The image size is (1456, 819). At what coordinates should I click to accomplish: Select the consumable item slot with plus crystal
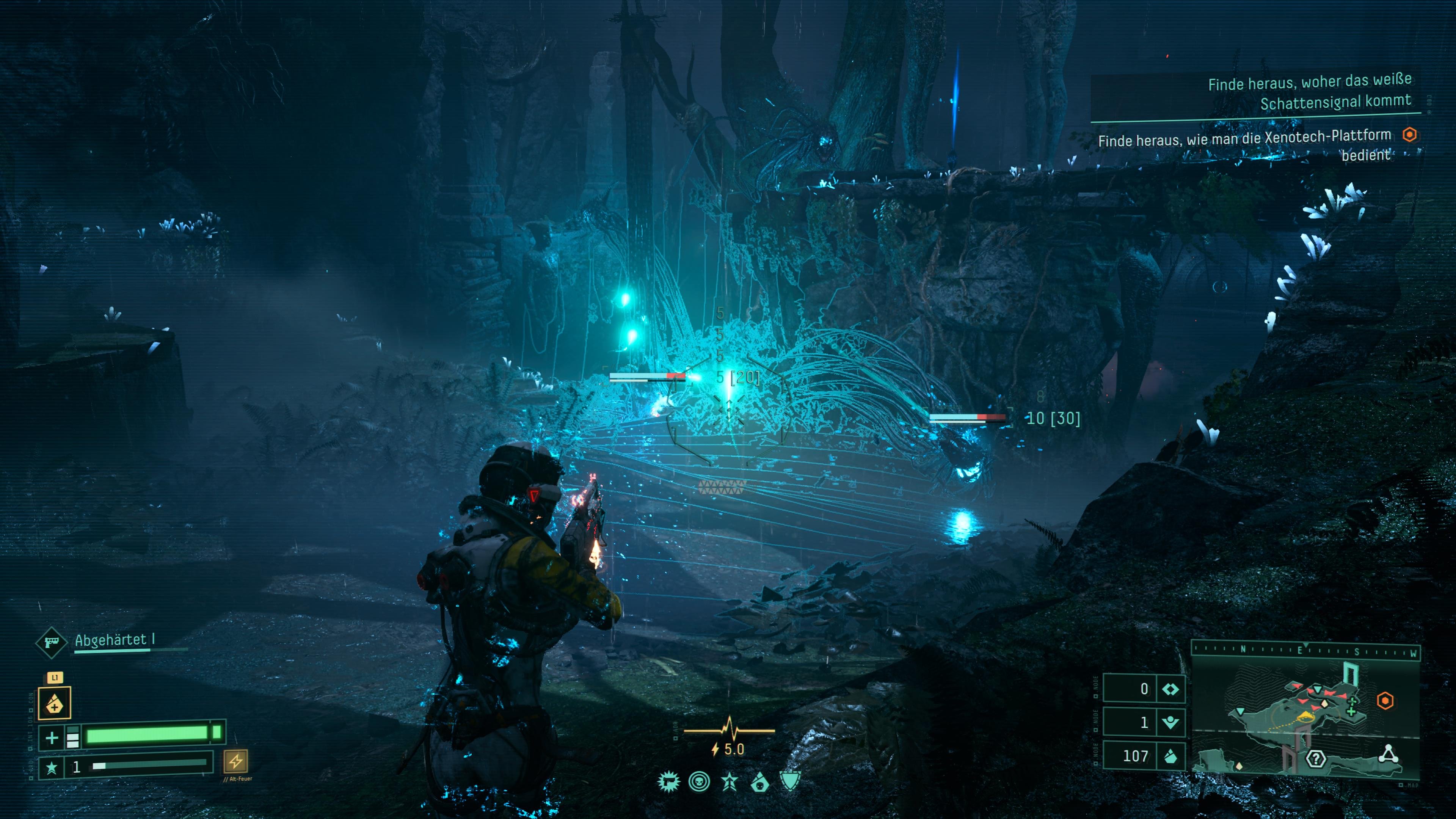tap(54, 703)
